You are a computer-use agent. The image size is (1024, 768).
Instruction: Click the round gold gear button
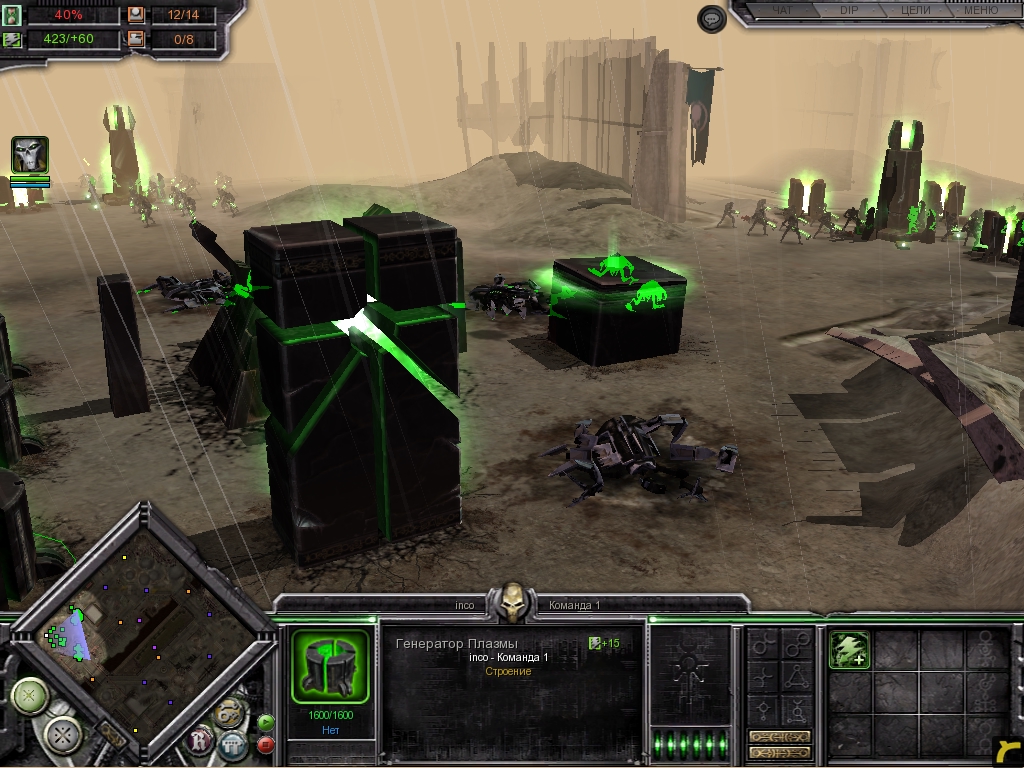229,713
